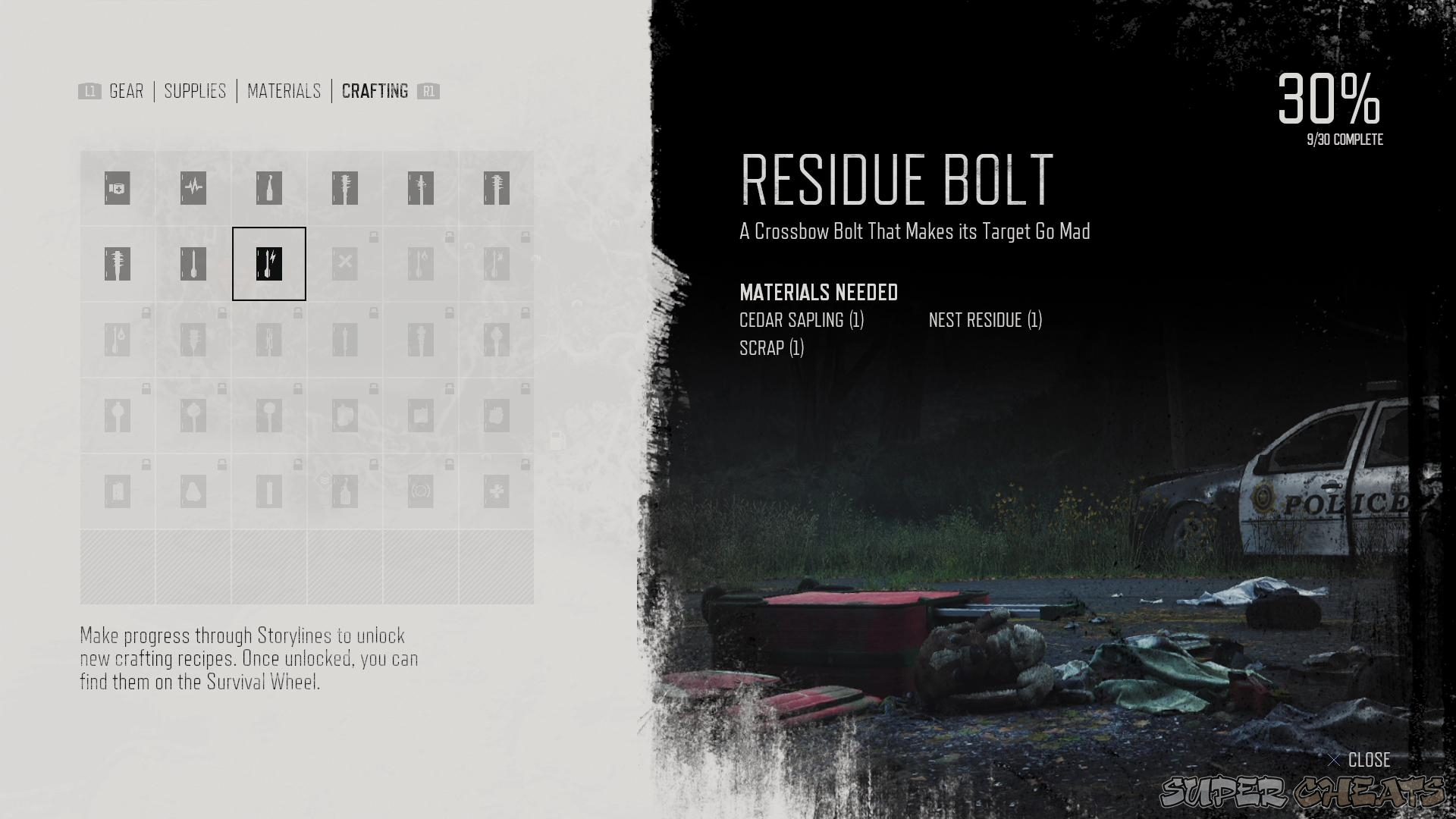Switch to the GEAR tab
The width and height of the screenshot is (1456, 819).
(125, 91)
